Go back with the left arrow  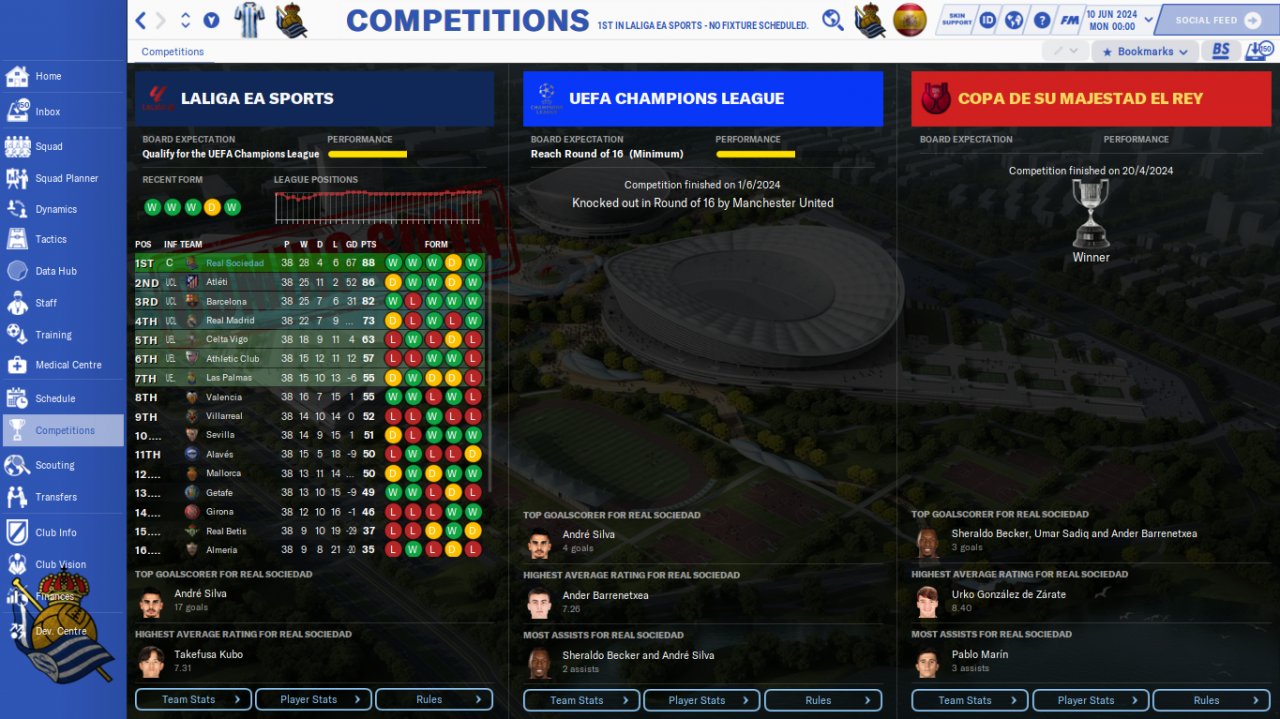[141, 20]
